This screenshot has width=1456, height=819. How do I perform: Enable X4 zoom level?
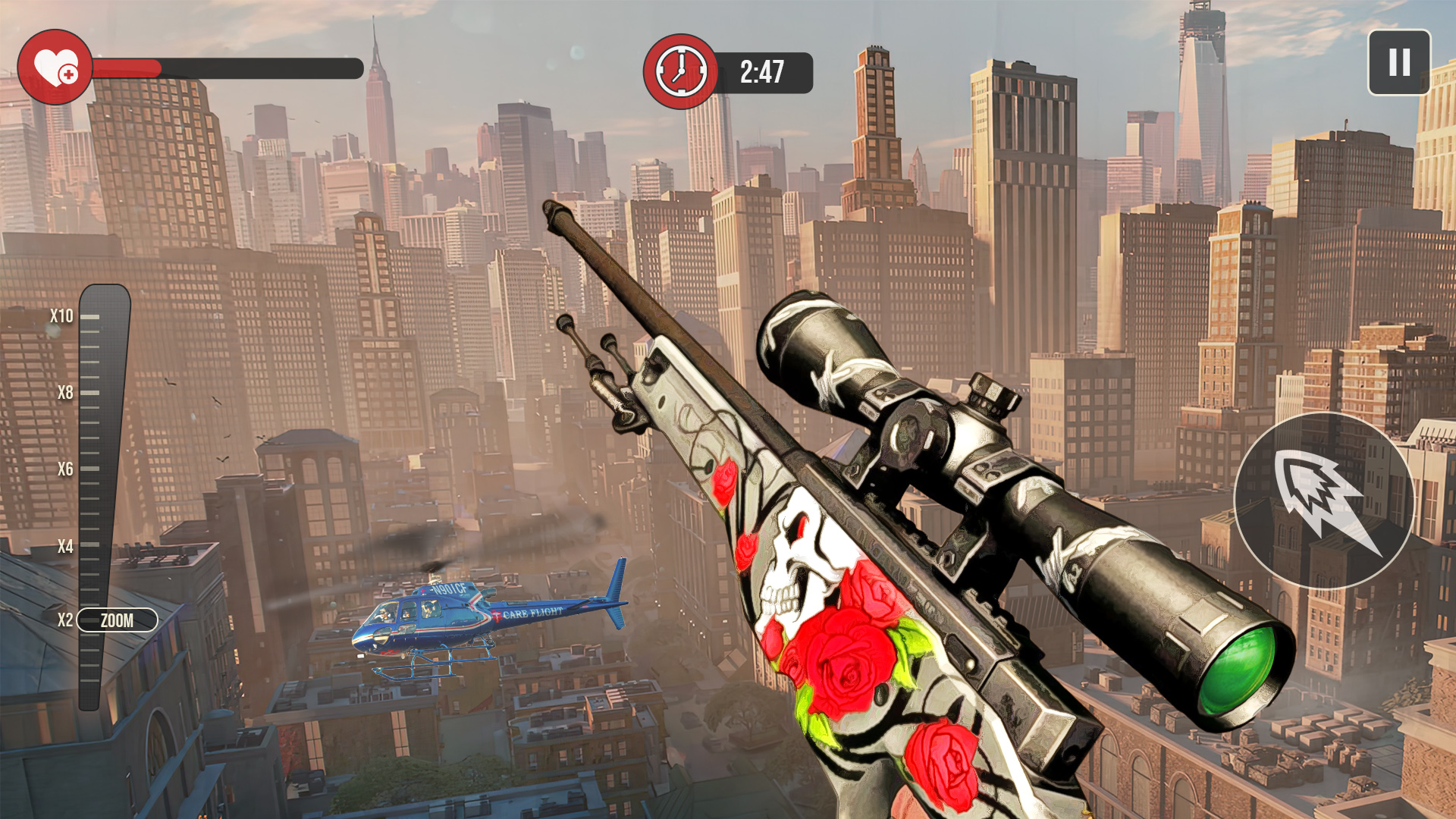[x=64, y=544]
